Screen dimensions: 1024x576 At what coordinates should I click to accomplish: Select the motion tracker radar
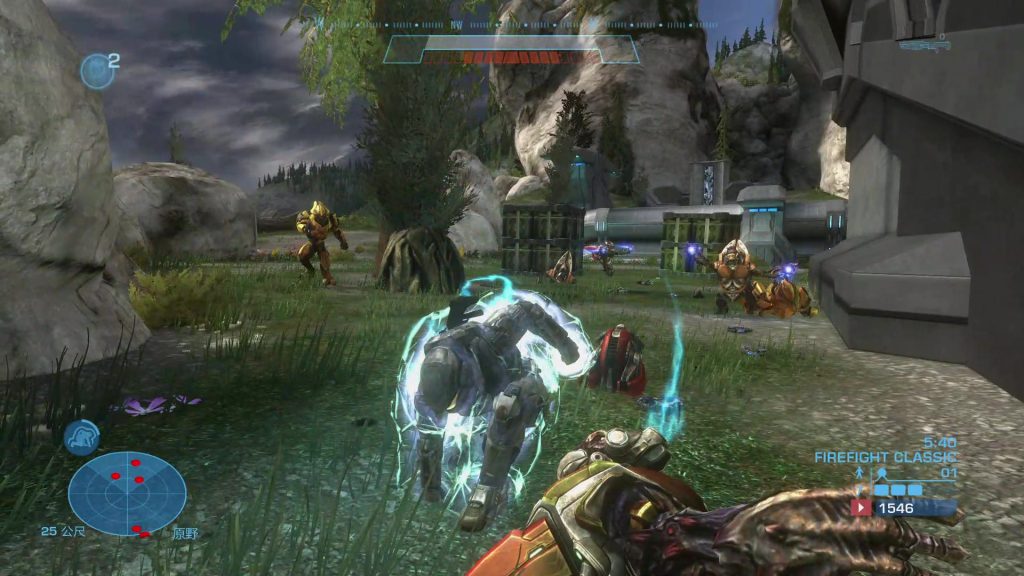tap(127, 493)
